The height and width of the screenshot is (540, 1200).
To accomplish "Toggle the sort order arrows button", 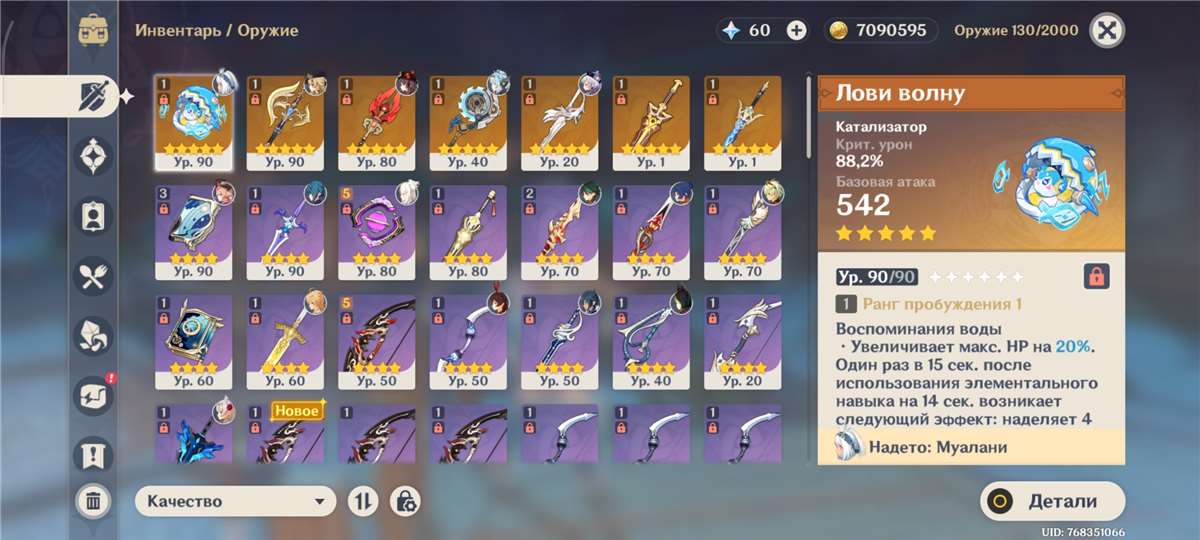I will [x=361, y=501].
